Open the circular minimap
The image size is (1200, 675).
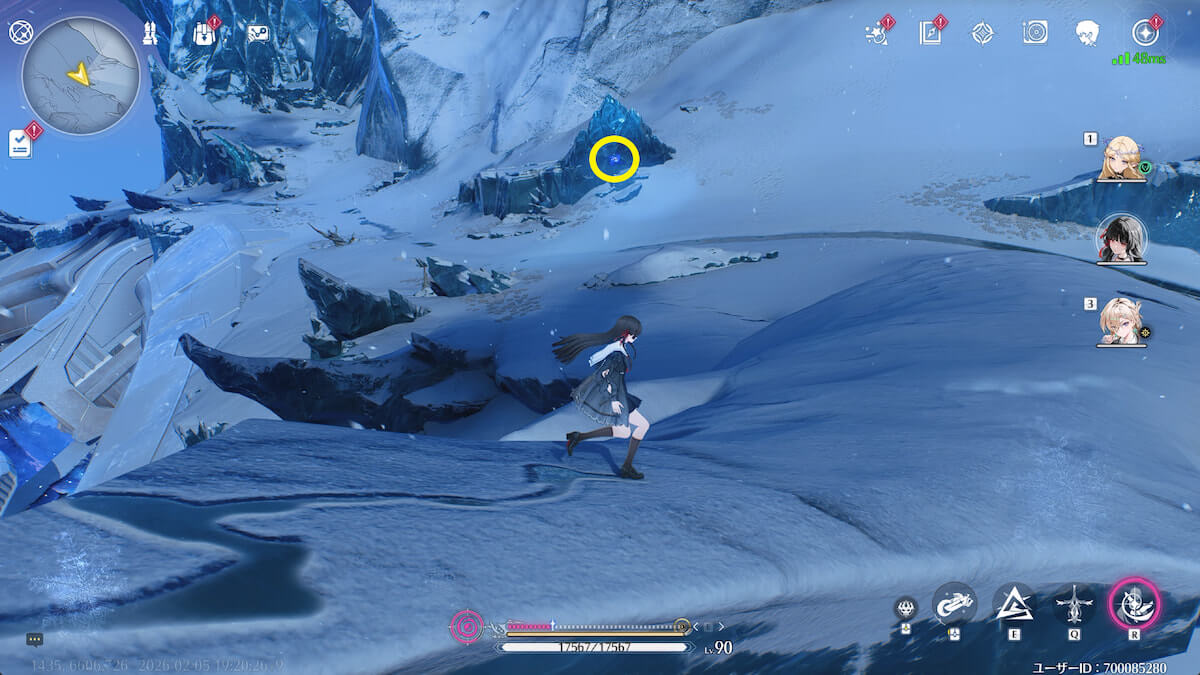pyautogui.click(x=80, y=76)
